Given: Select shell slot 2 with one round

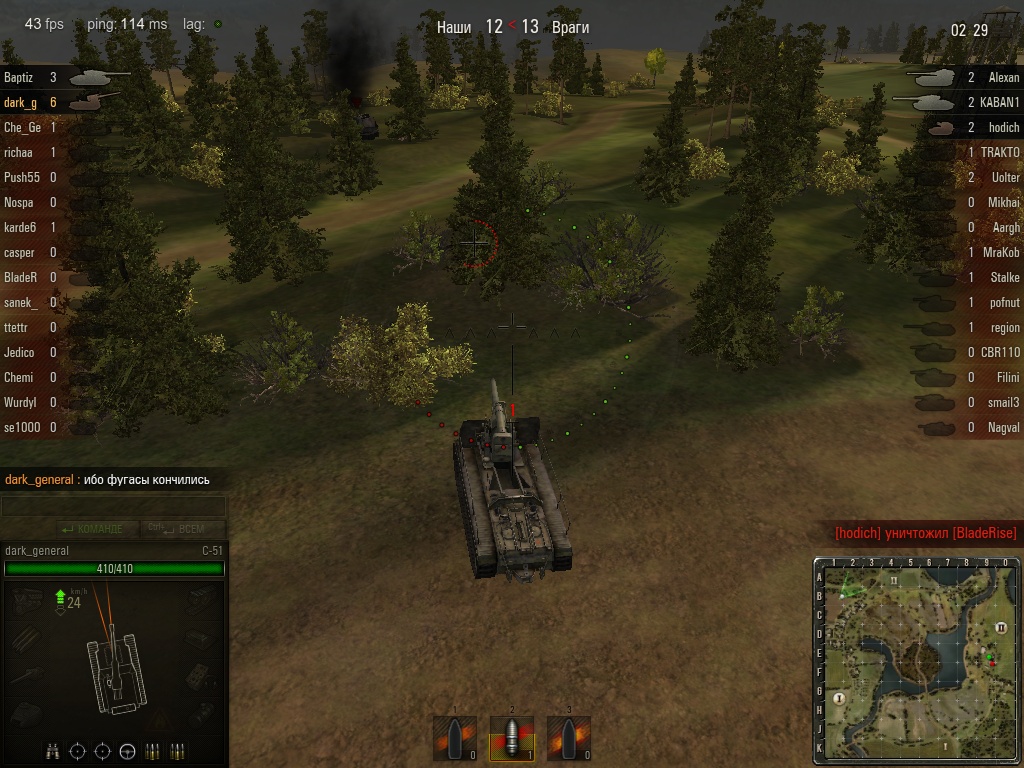Looking at the screenshot, I should click(x=511, y=738).
